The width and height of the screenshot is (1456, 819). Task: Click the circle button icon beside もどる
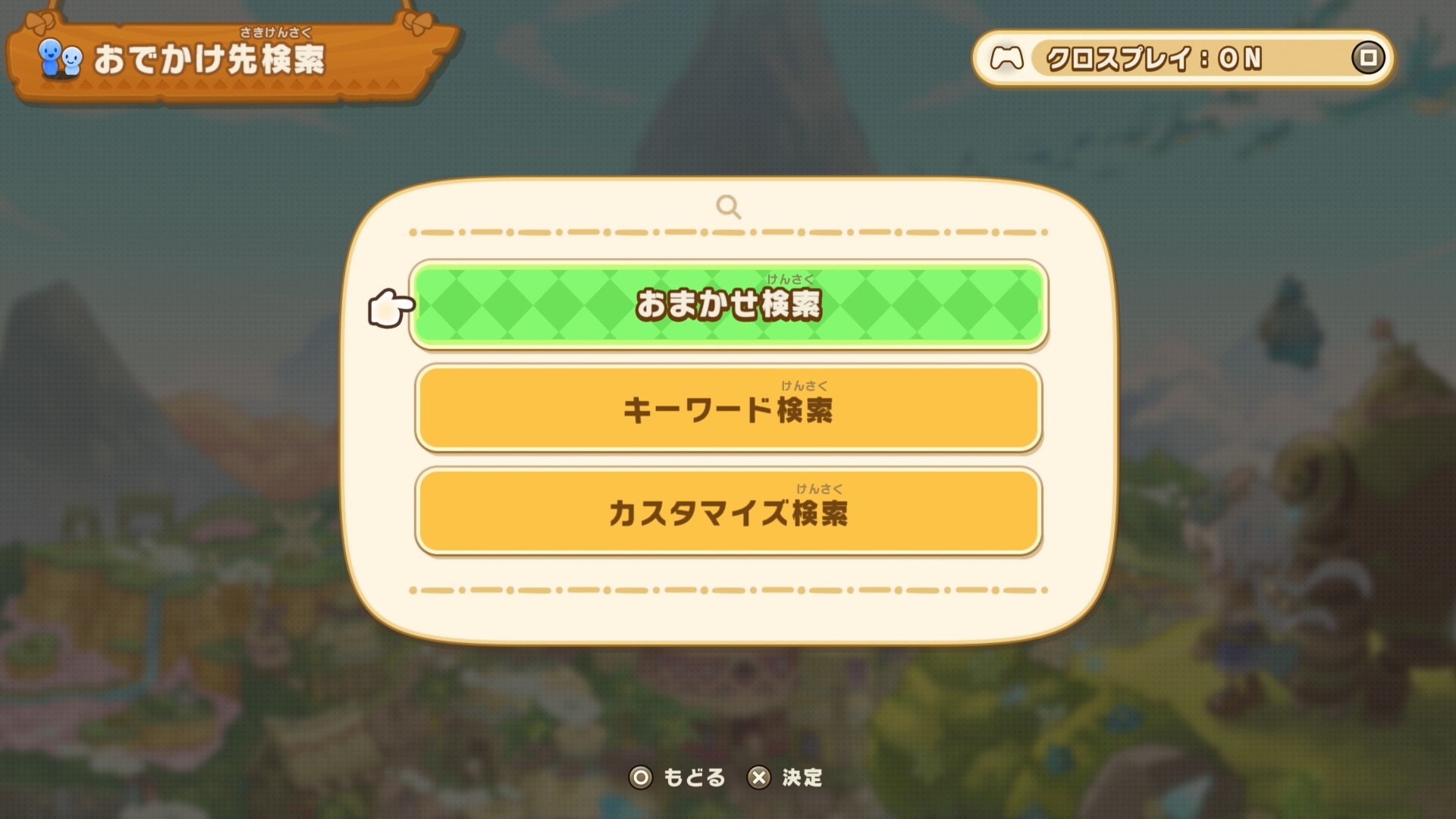(x=641, y=778)
